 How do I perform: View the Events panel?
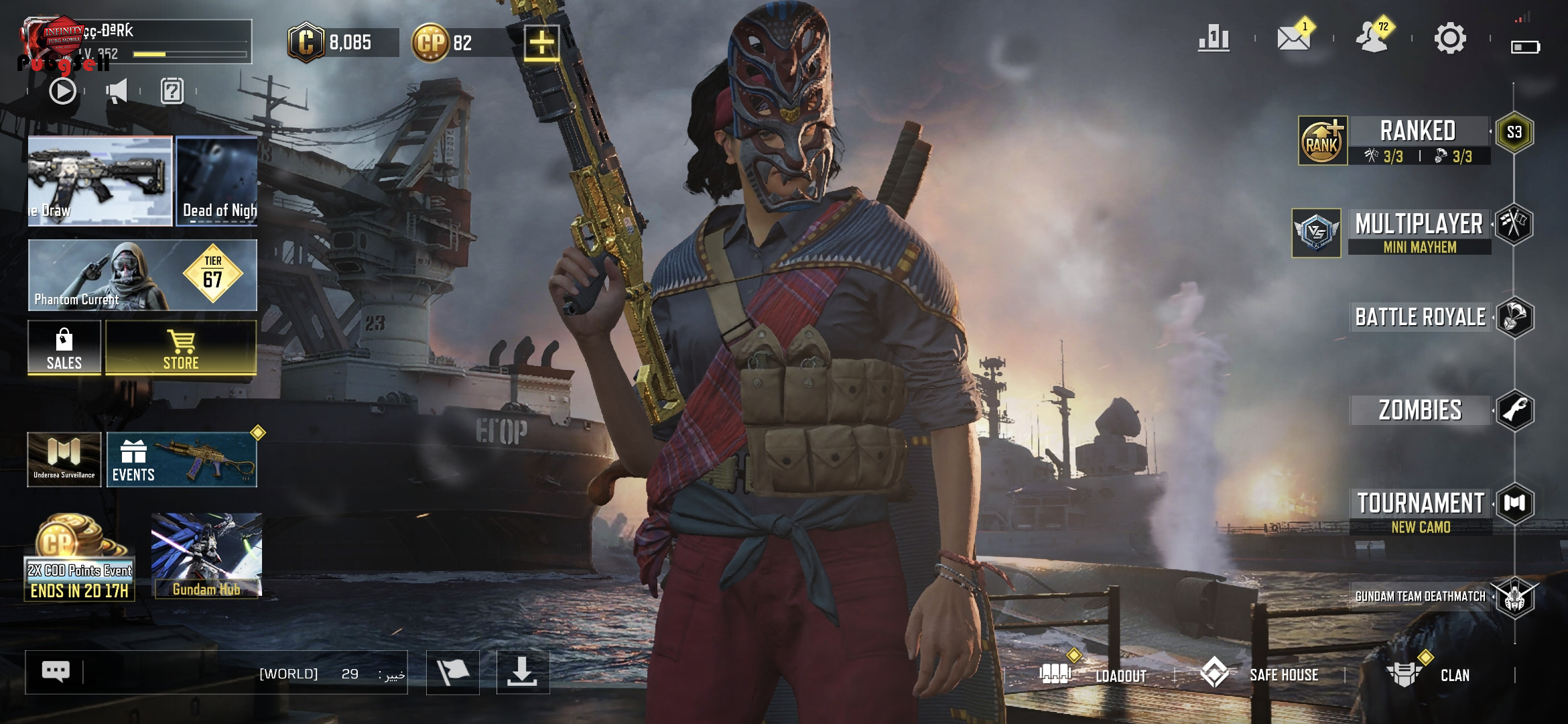[182, 460]
